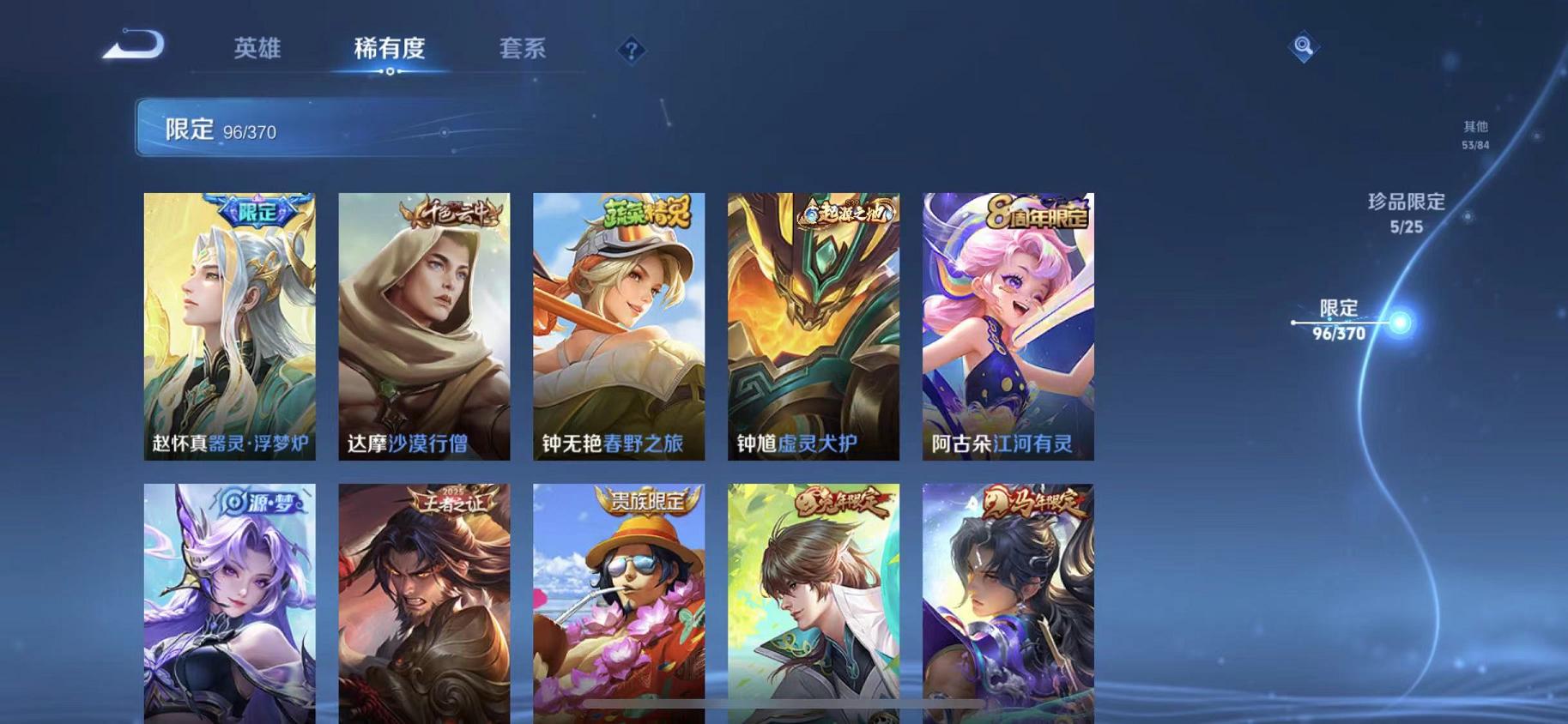The height and width of the screenshot is (724, 1568).
Task: Switch to the 套系 tab
Action: click(525, 49)
